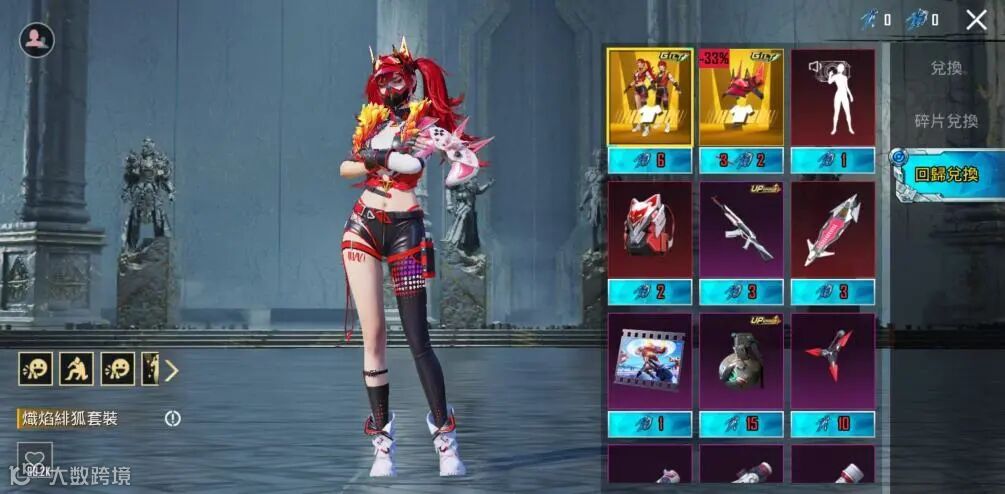Play the kneeling pose emote

(x=76, y=369)
